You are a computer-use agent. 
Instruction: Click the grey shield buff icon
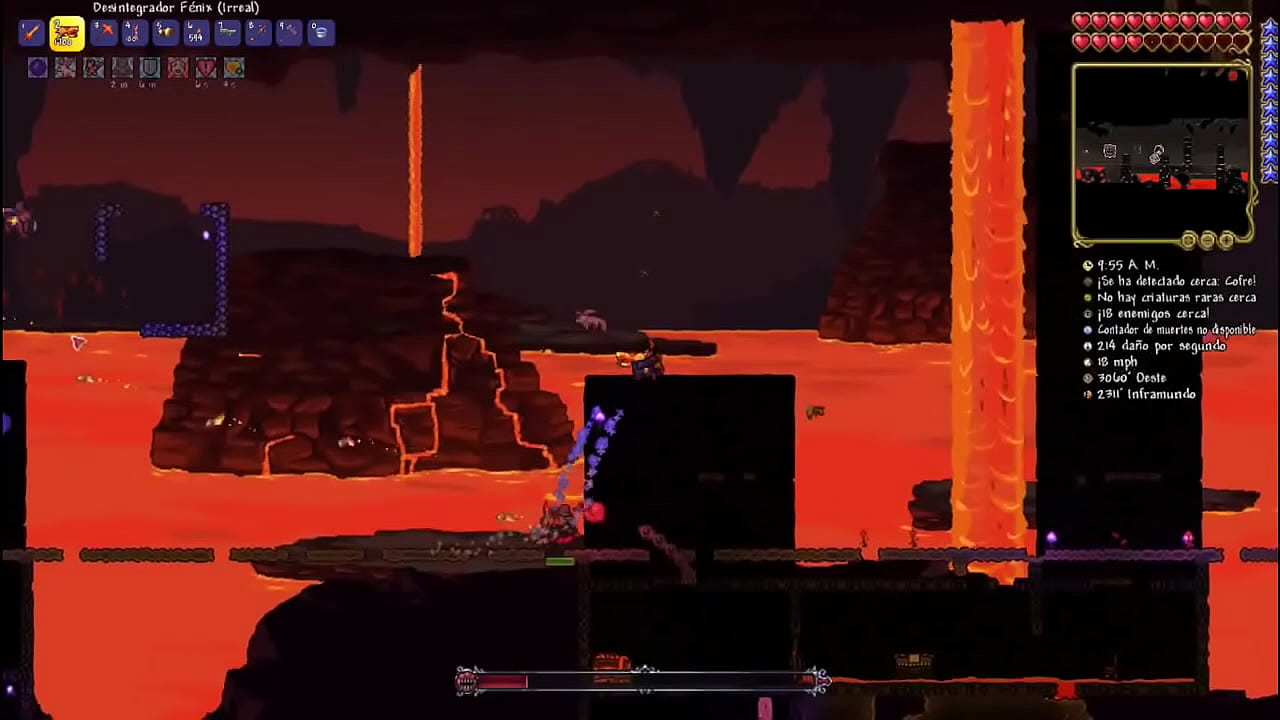coord(150,68)
